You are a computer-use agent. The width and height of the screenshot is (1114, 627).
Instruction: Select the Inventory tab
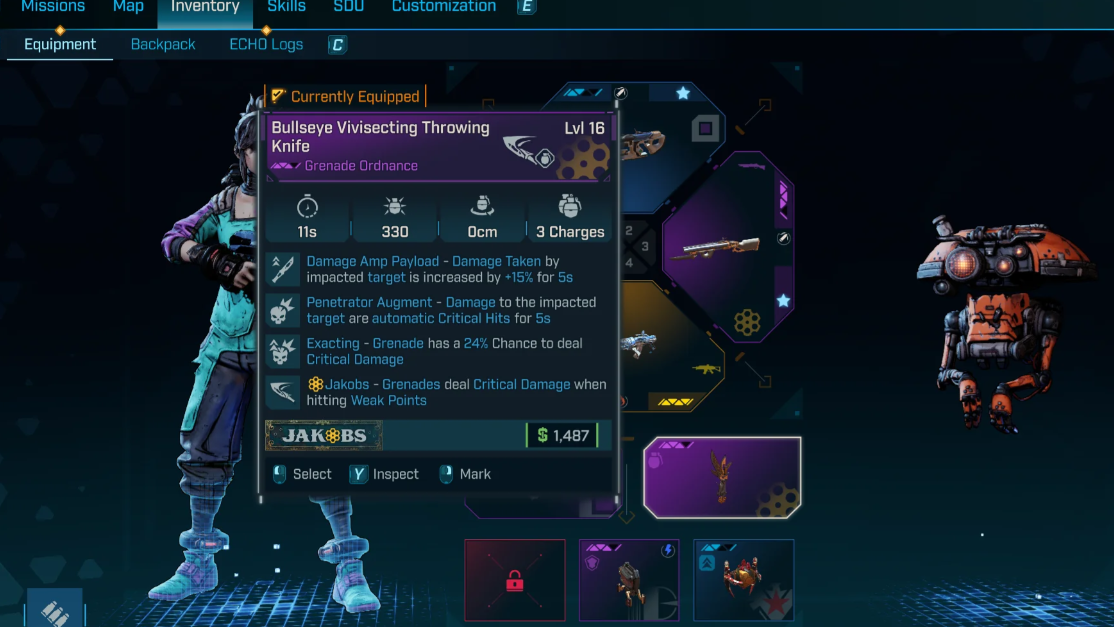click(205, 7)
